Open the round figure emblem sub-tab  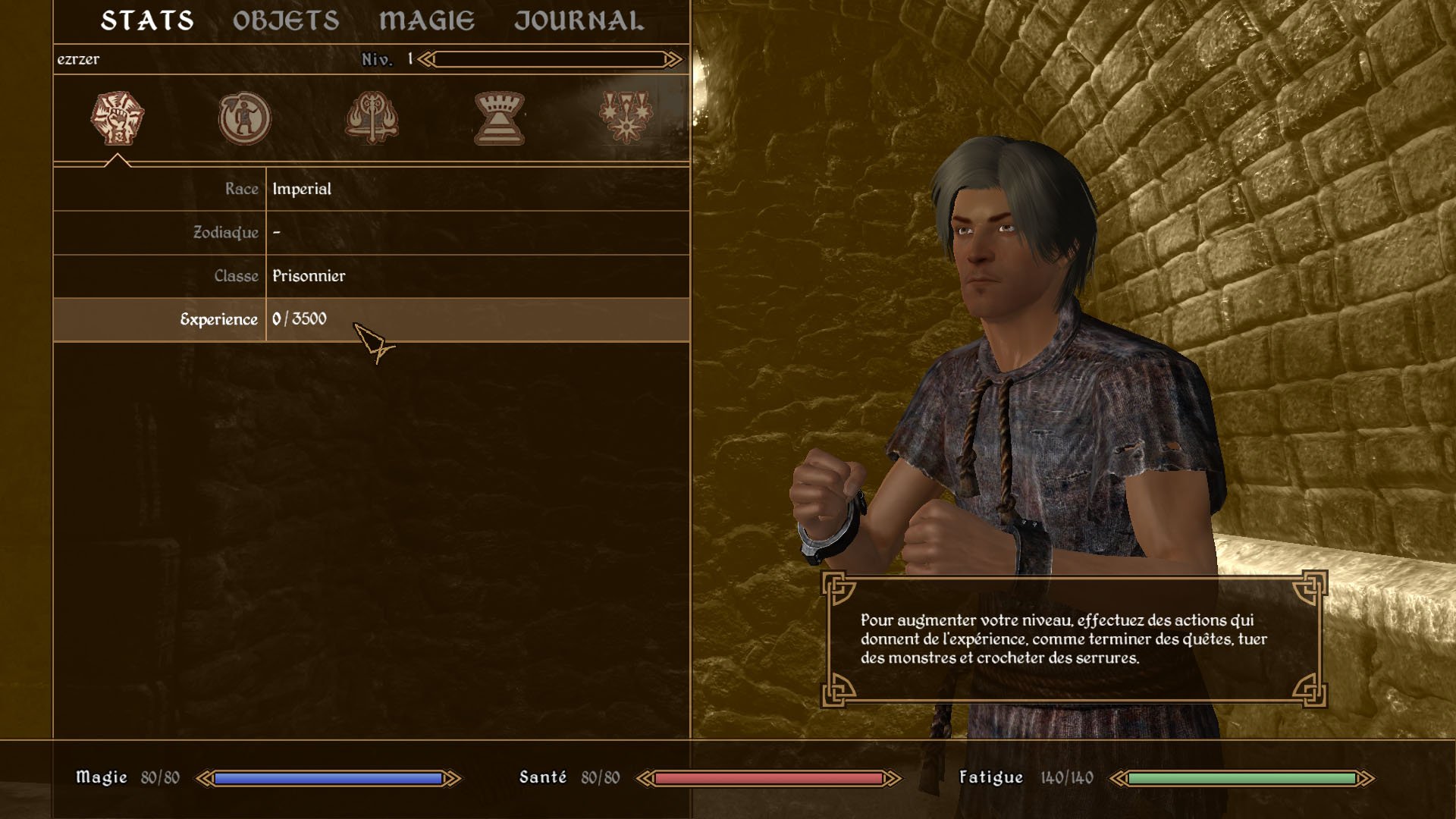click(x=244, y=118)
